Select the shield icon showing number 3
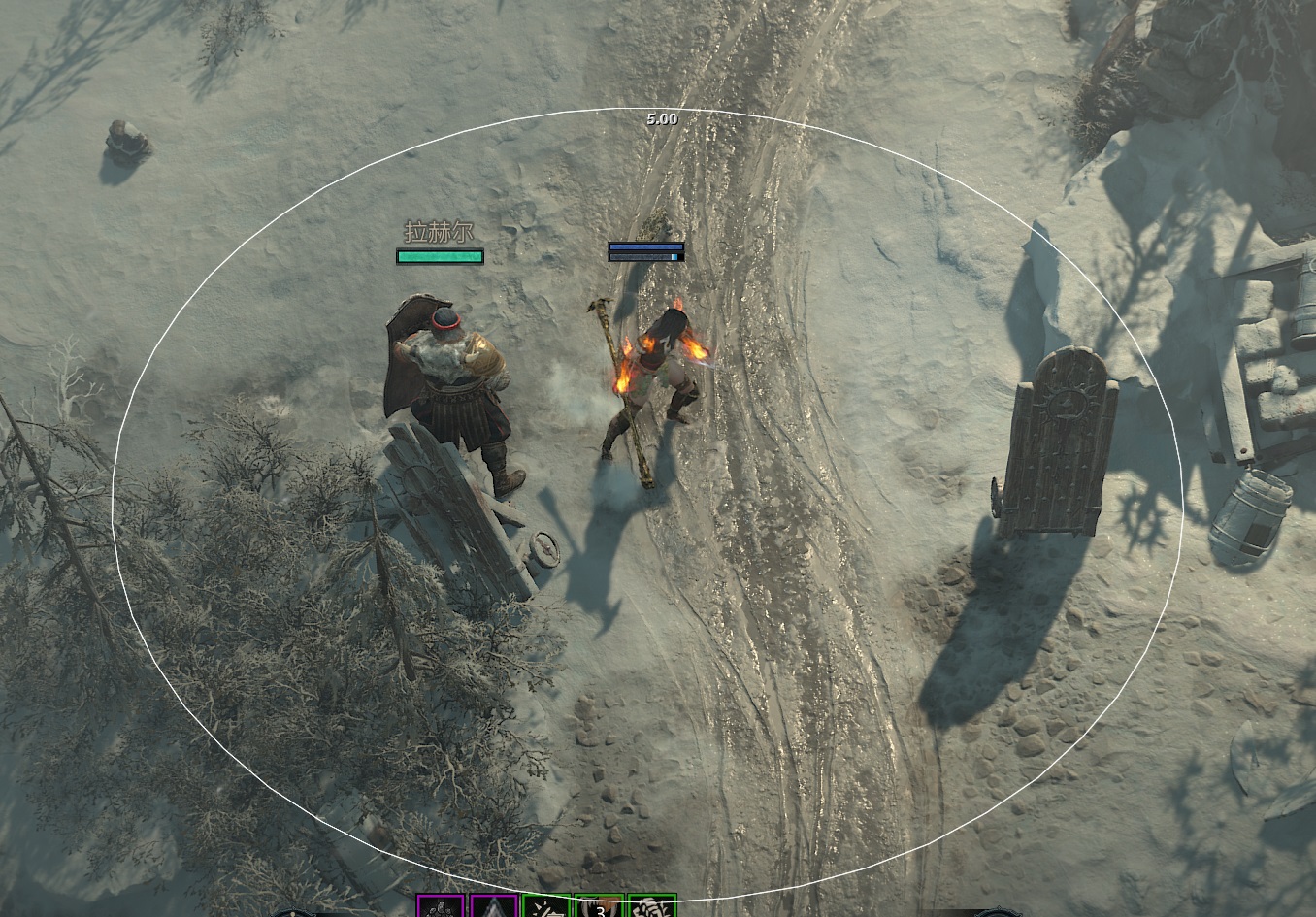Viewport: 1316px width, 917px height. pos(599,907)
